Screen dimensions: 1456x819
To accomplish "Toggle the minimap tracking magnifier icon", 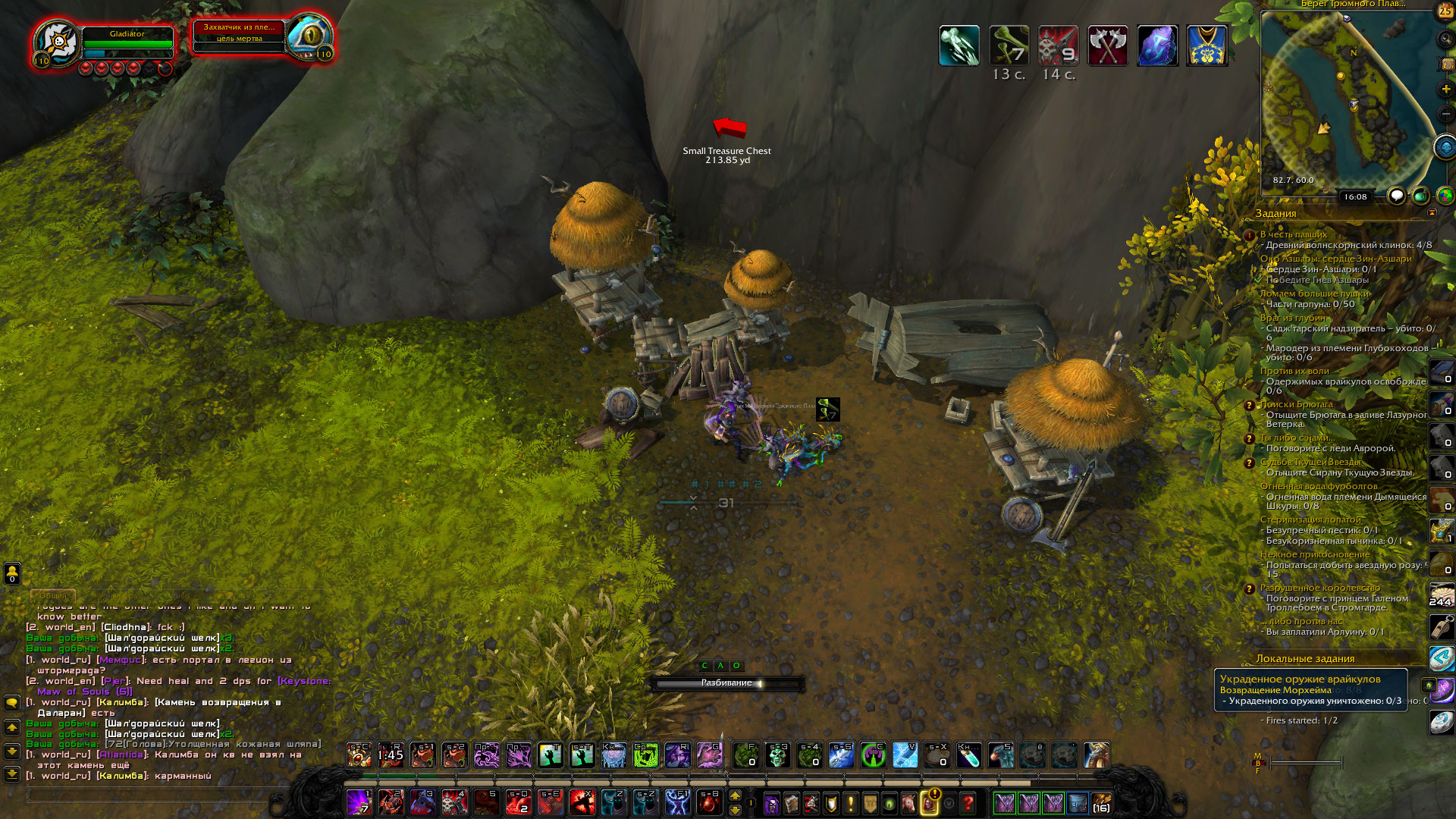I will point(1445,39).
